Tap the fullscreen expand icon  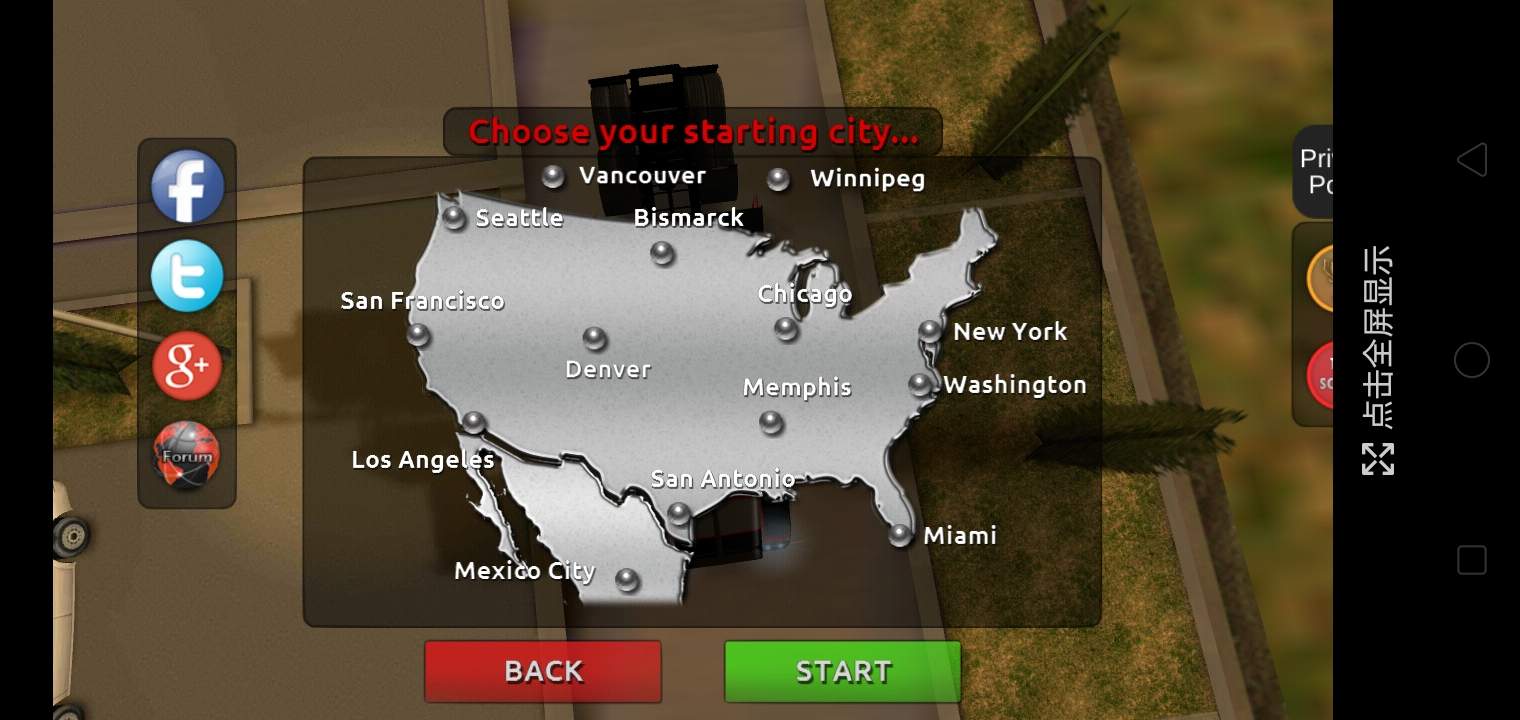(x=1378, y=458)
